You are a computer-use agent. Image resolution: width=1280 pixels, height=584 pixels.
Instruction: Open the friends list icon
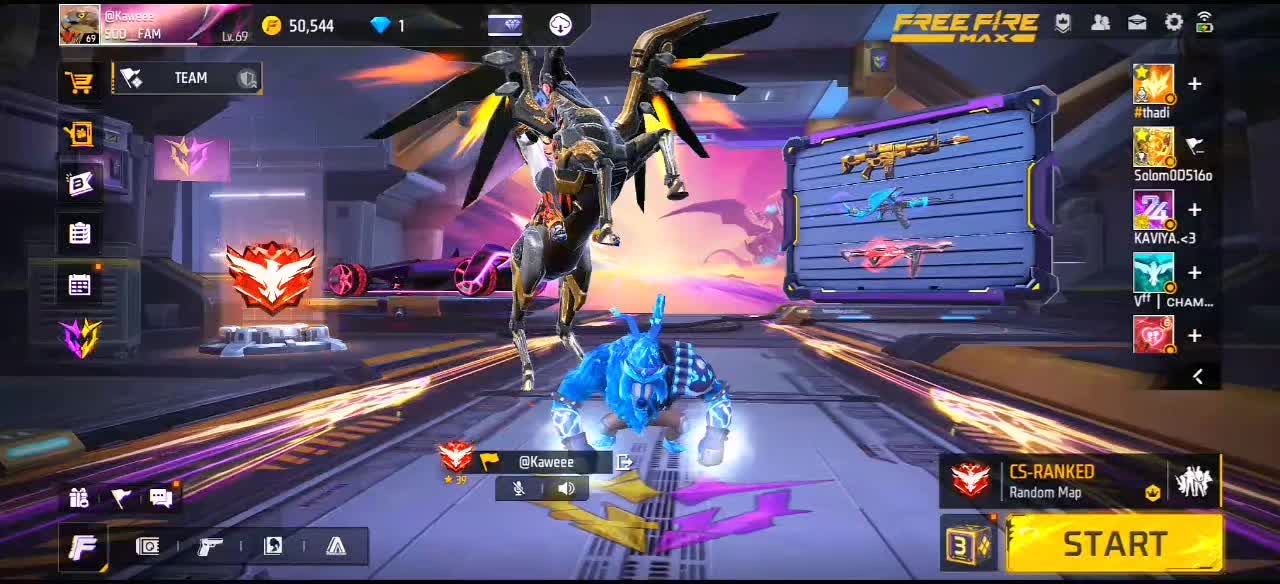pos(1100,23)
